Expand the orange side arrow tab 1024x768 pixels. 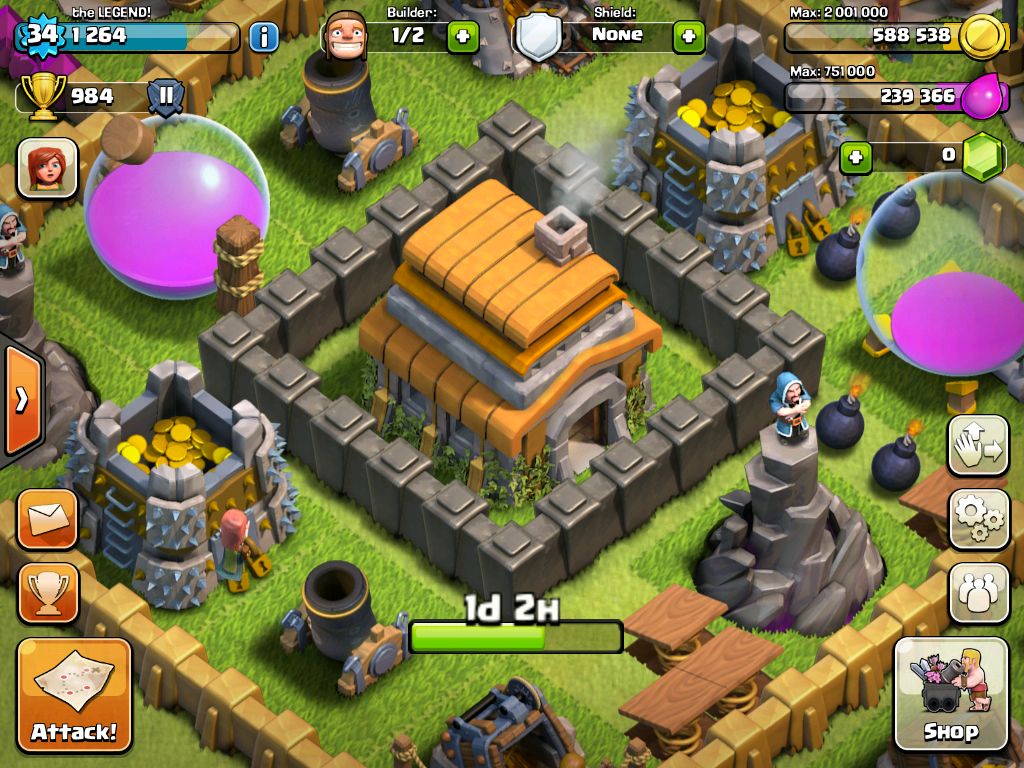(21, 400)
